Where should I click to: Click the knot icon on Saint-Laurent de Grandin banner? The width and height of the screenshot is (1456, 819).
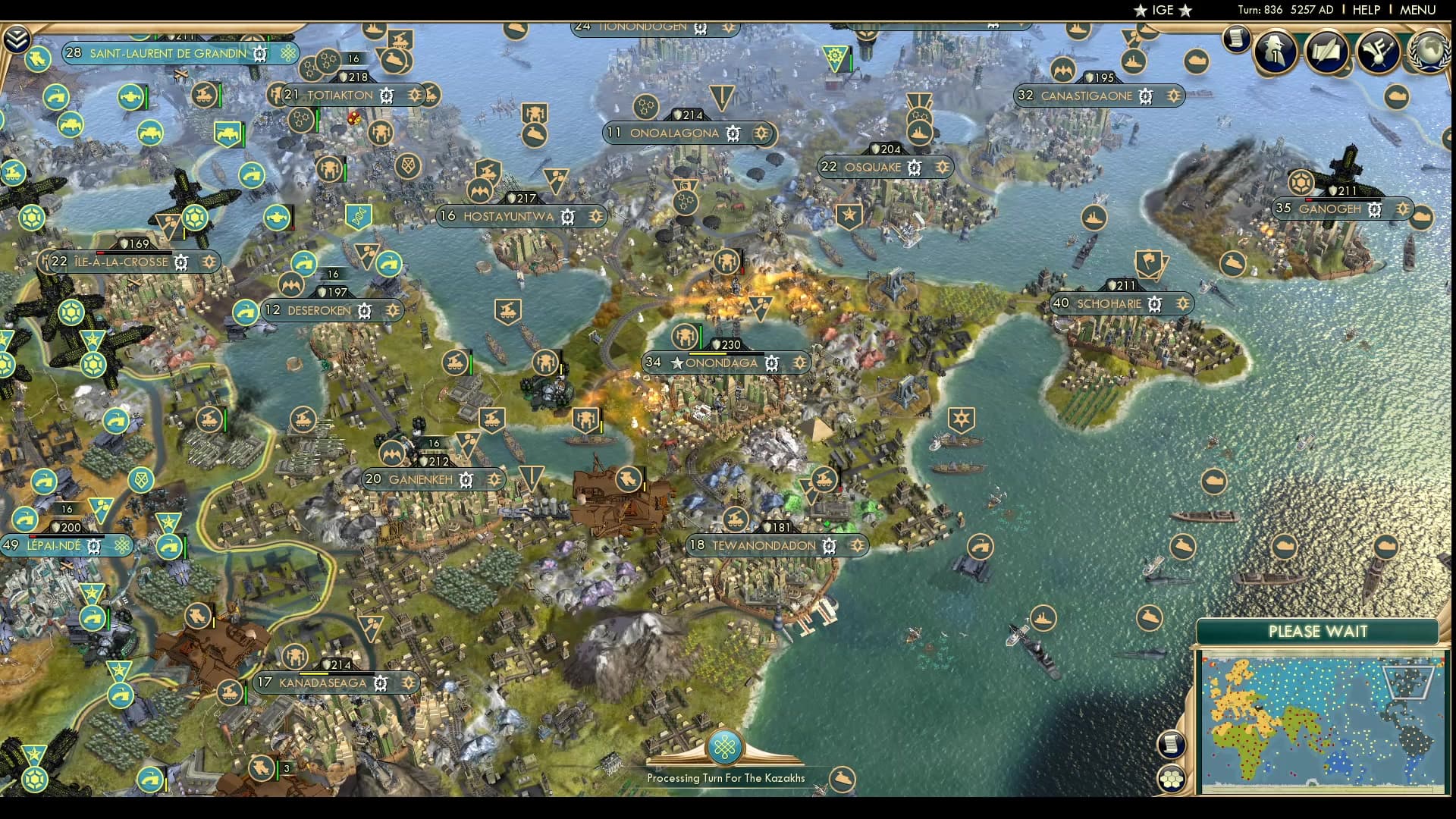coord(287,54)
